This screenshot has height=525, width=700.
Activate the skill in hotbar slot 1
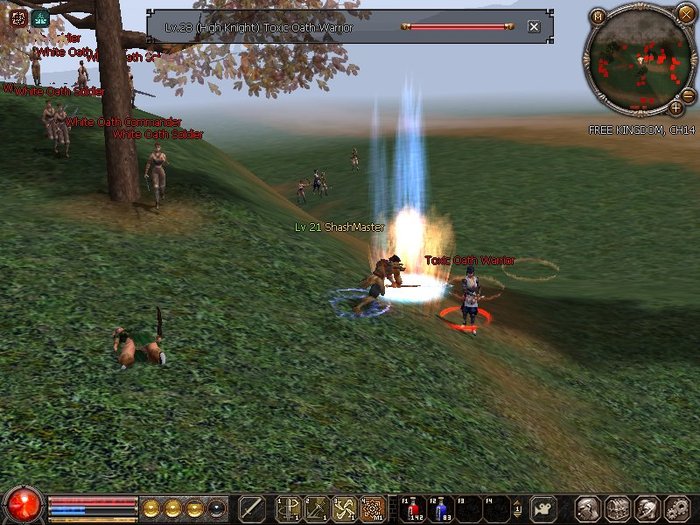pyautogui.click(x=289, y=508)
